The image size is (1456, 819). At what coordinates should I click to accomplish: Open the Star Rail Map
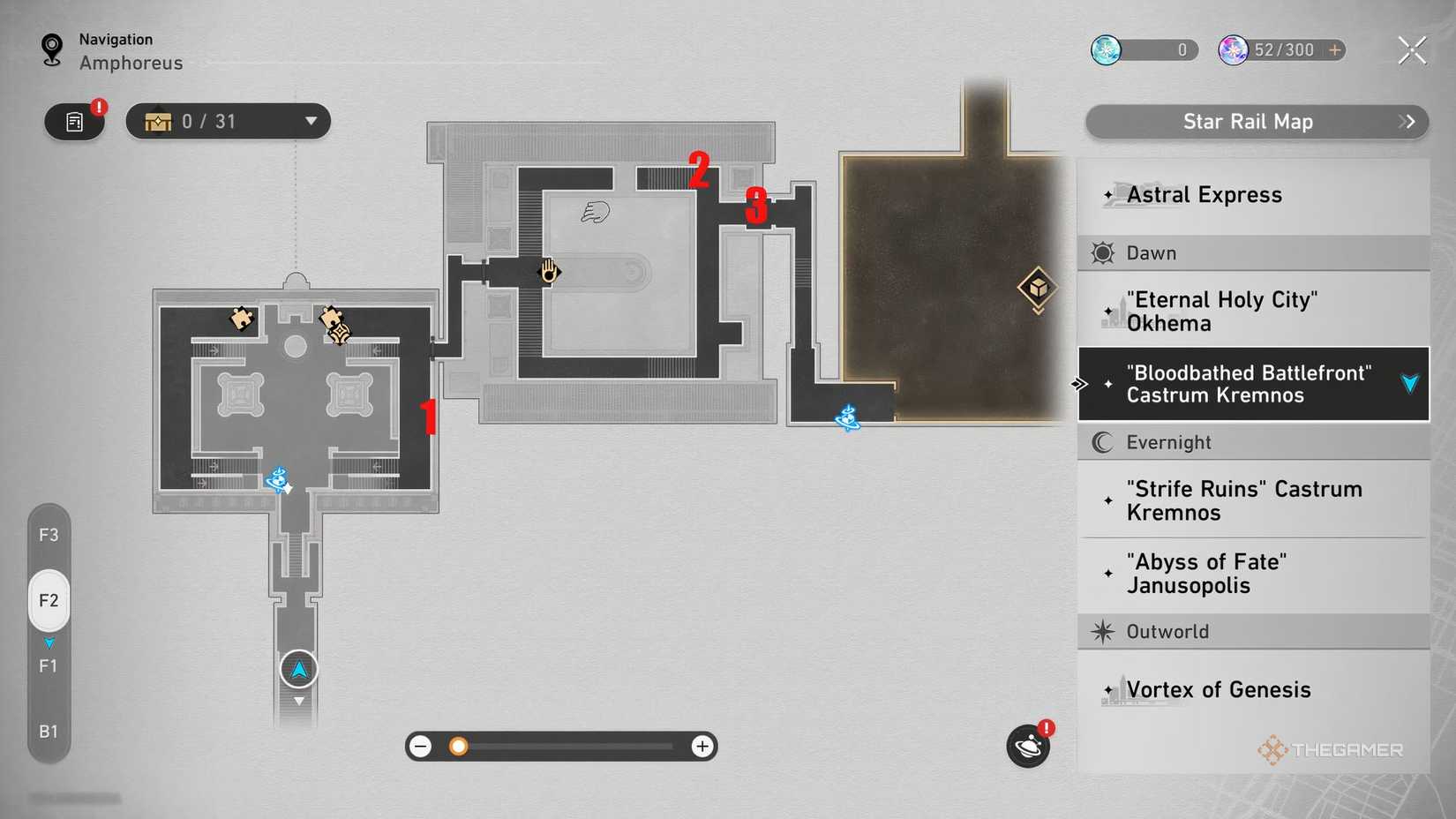pos(1248,122)
